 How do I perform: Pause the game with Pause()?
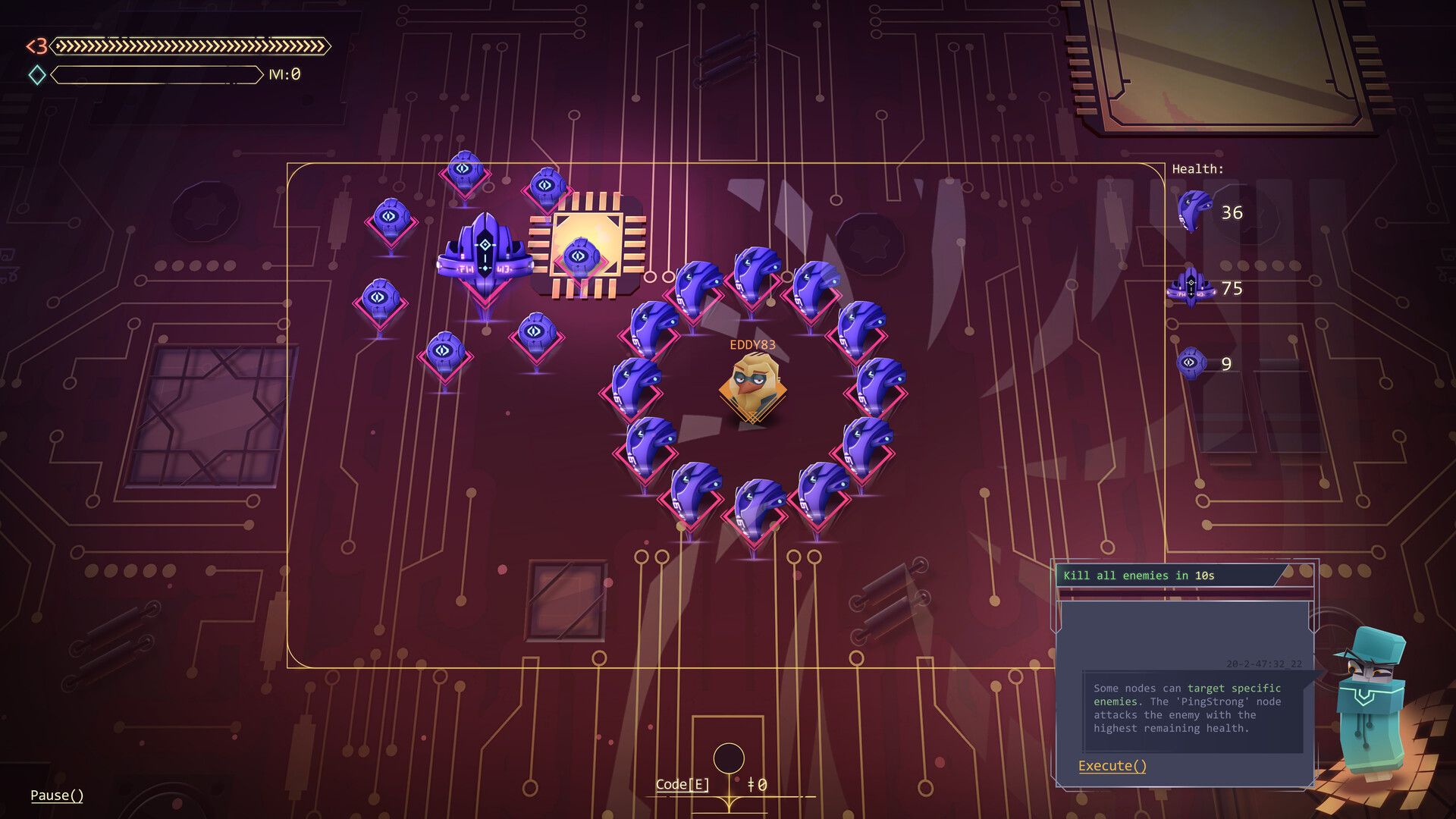coord(57,795)
